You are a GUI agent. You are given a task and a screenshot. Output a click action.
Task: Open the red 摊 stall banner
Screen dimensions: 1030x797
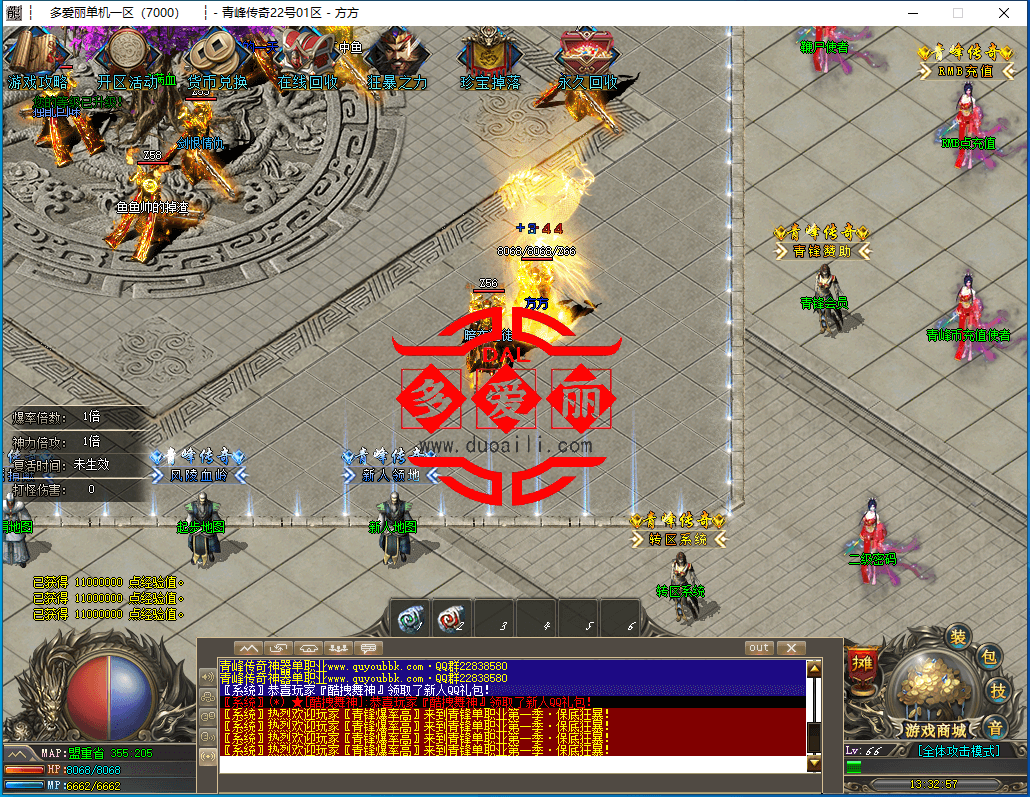click(861, 664)
